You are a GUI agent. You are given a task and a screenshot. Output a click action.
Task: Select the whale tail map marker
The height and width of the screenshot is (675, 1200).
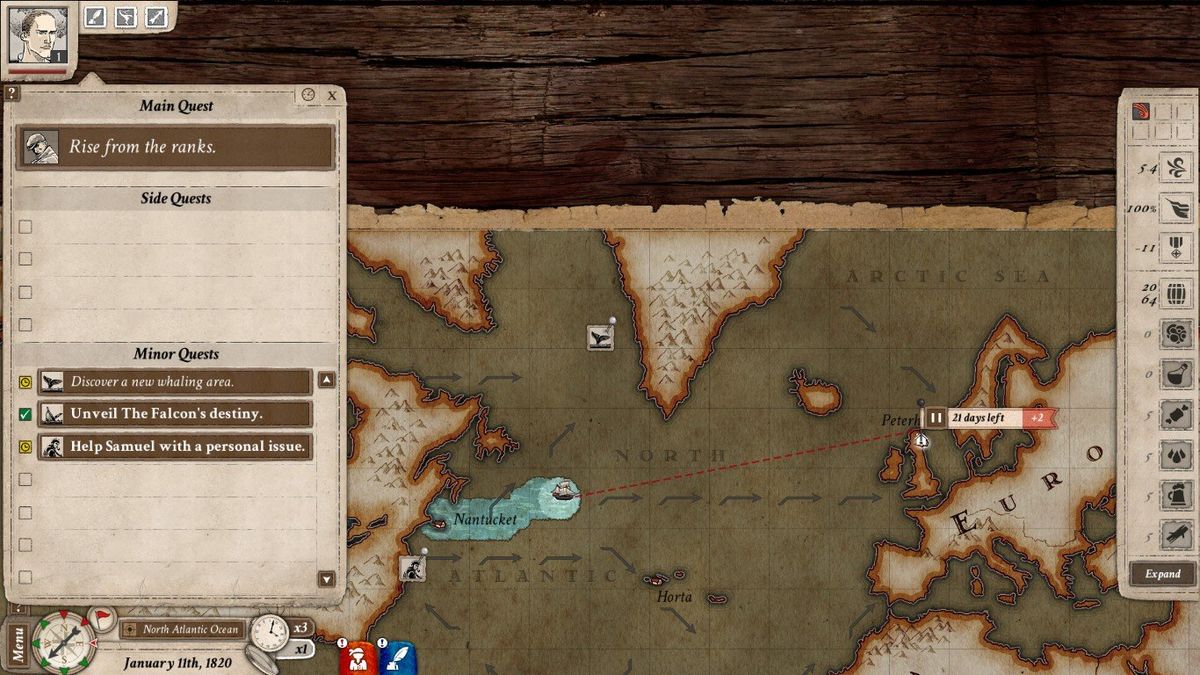click(x=600, y=337)
